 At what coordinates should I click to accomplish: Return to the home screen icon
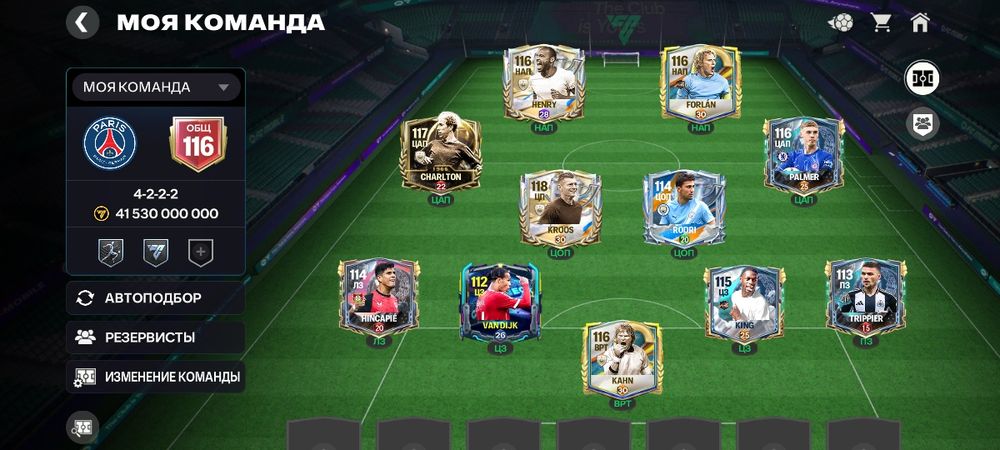click(920, 22)
